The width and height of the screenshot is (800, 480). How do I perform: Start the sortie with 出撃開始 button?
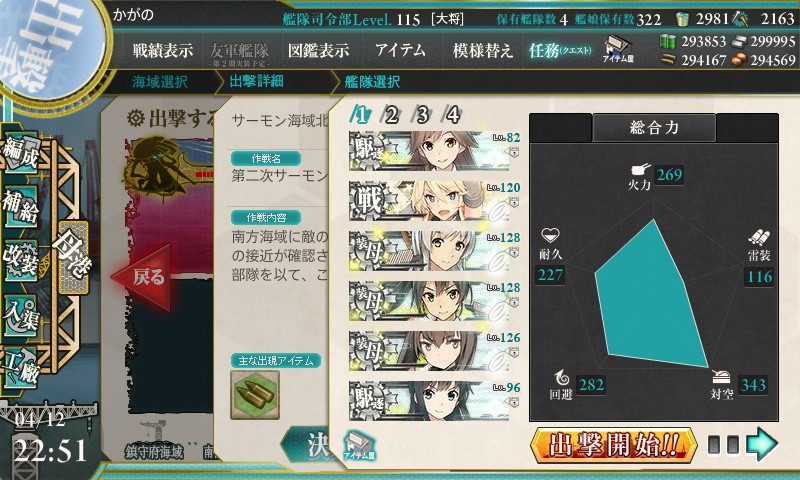(613, 443)
